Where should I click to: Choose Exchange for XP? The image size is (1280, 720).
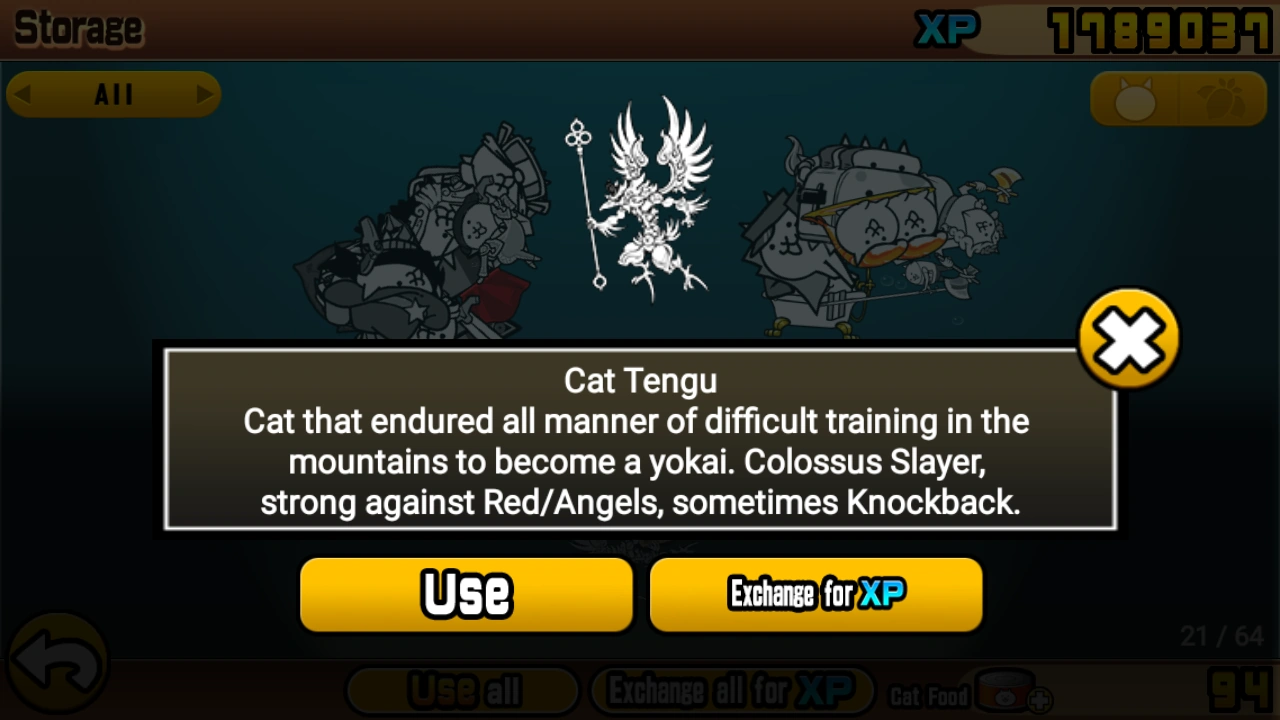[815, 594]
